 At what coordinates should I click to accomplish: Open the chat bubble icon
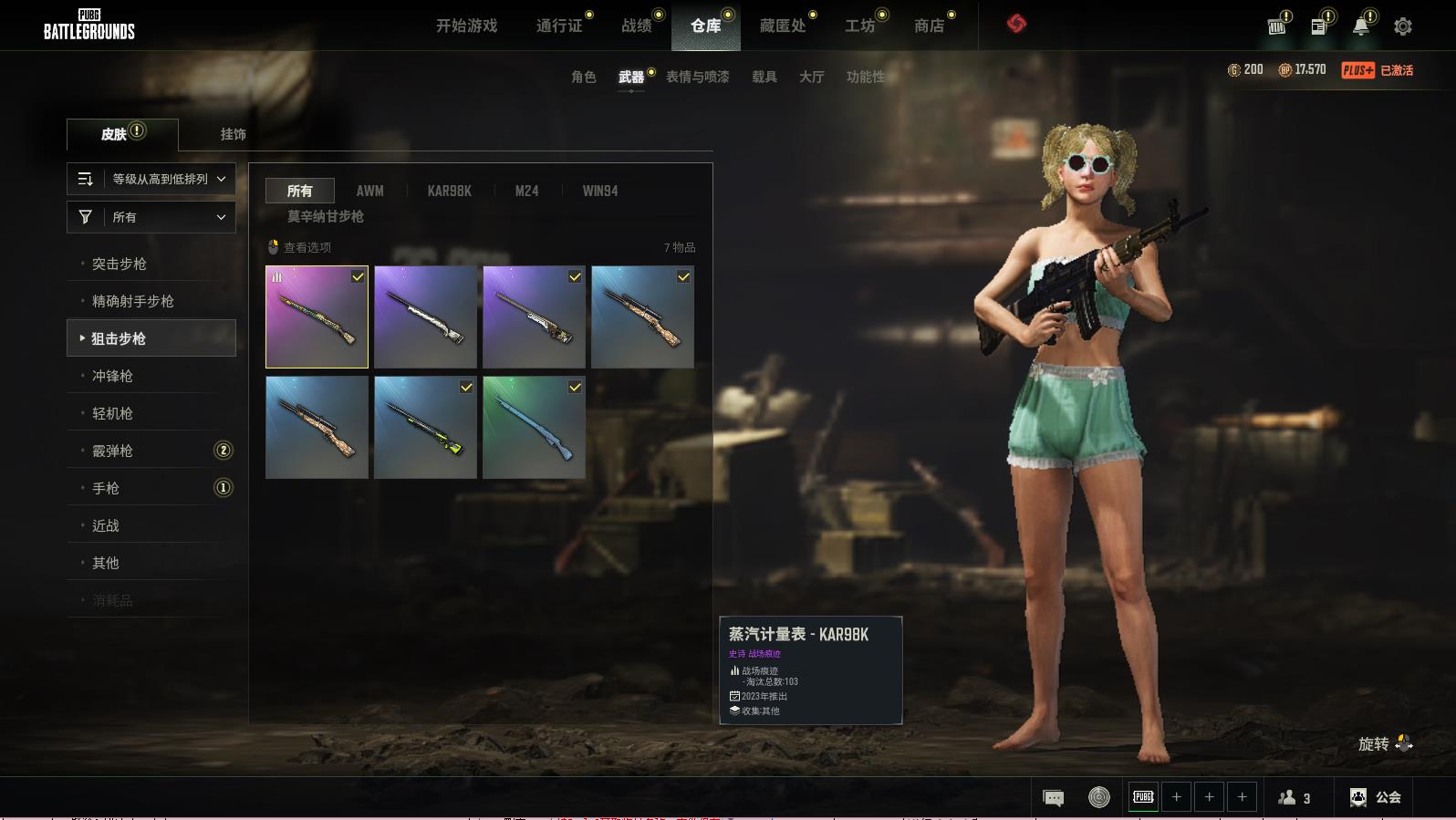(x=1053, y=798)
